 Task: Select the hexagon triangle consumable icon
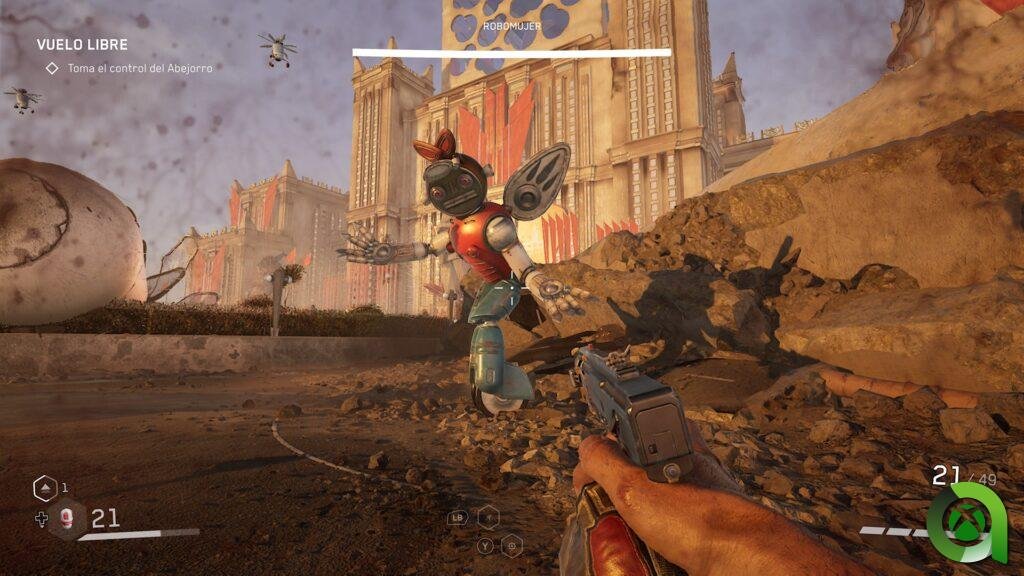tap(45, 488)
